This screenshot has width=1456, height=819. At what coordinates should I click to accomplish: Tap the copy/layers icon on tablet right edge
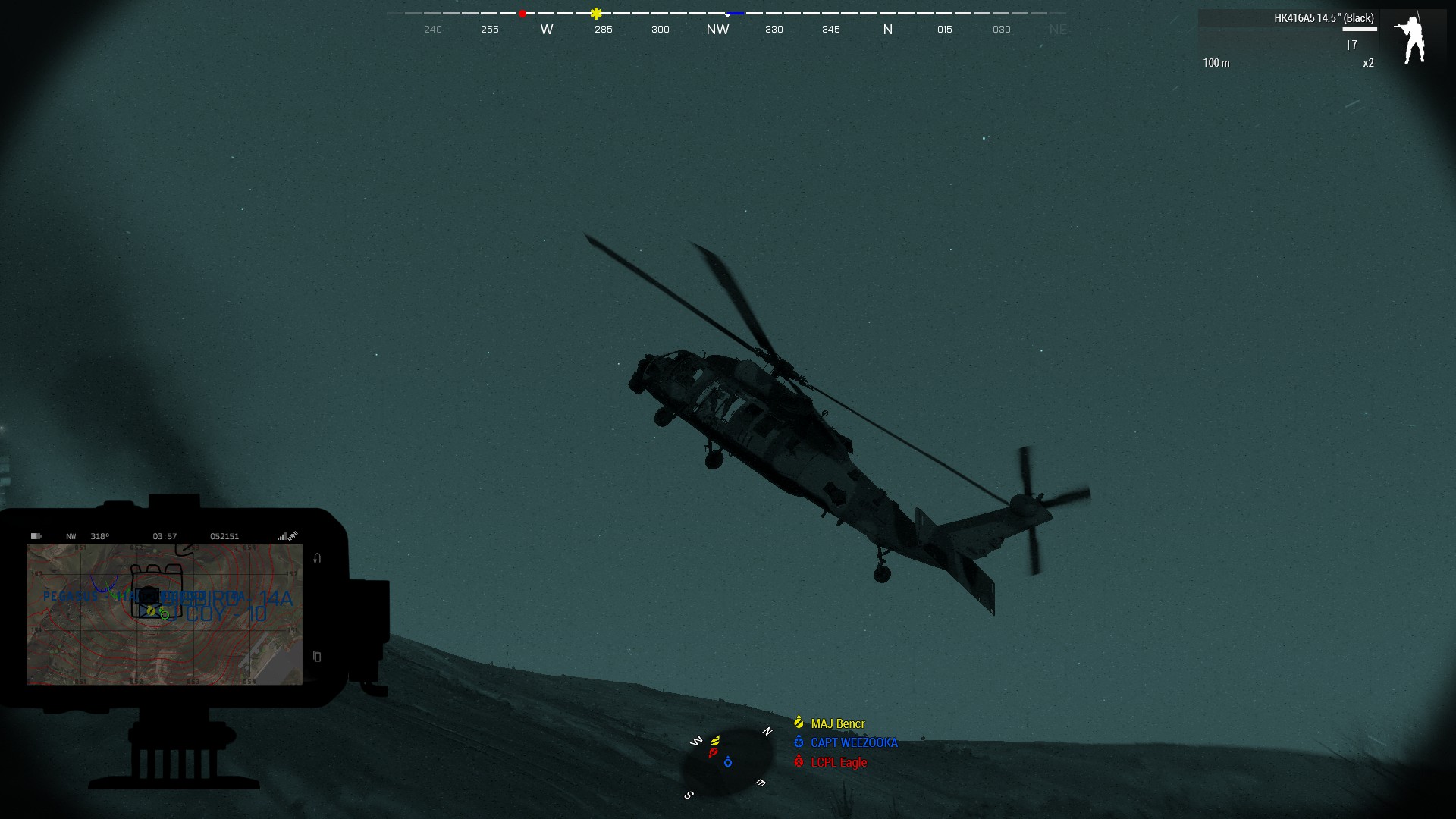pos(316,657)
